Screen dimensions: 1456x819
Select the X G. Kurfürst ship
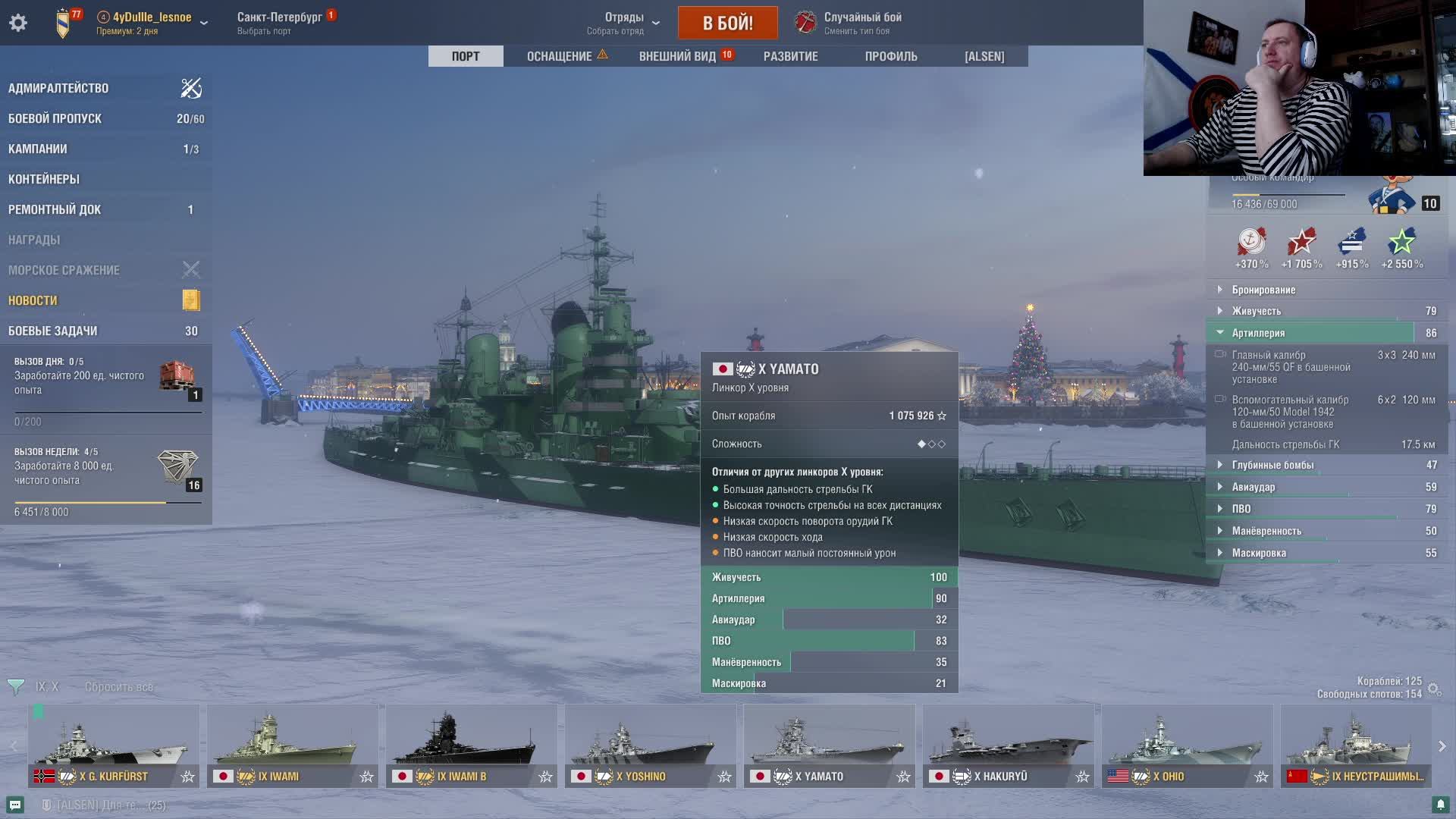pyautogui.click(x=114, y=745)
